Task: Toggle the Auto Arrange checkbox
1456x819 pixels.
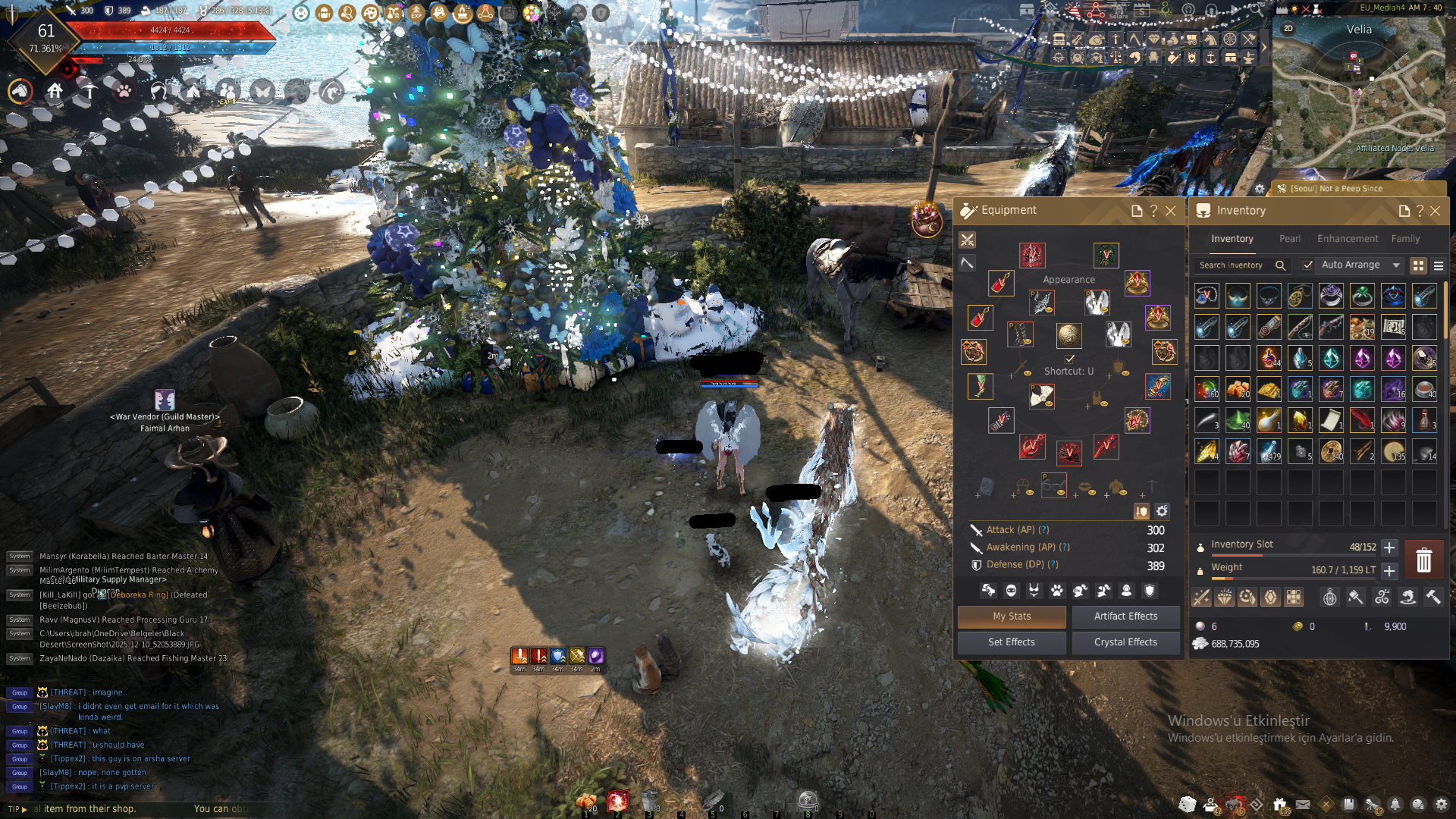Action: 1307,265
